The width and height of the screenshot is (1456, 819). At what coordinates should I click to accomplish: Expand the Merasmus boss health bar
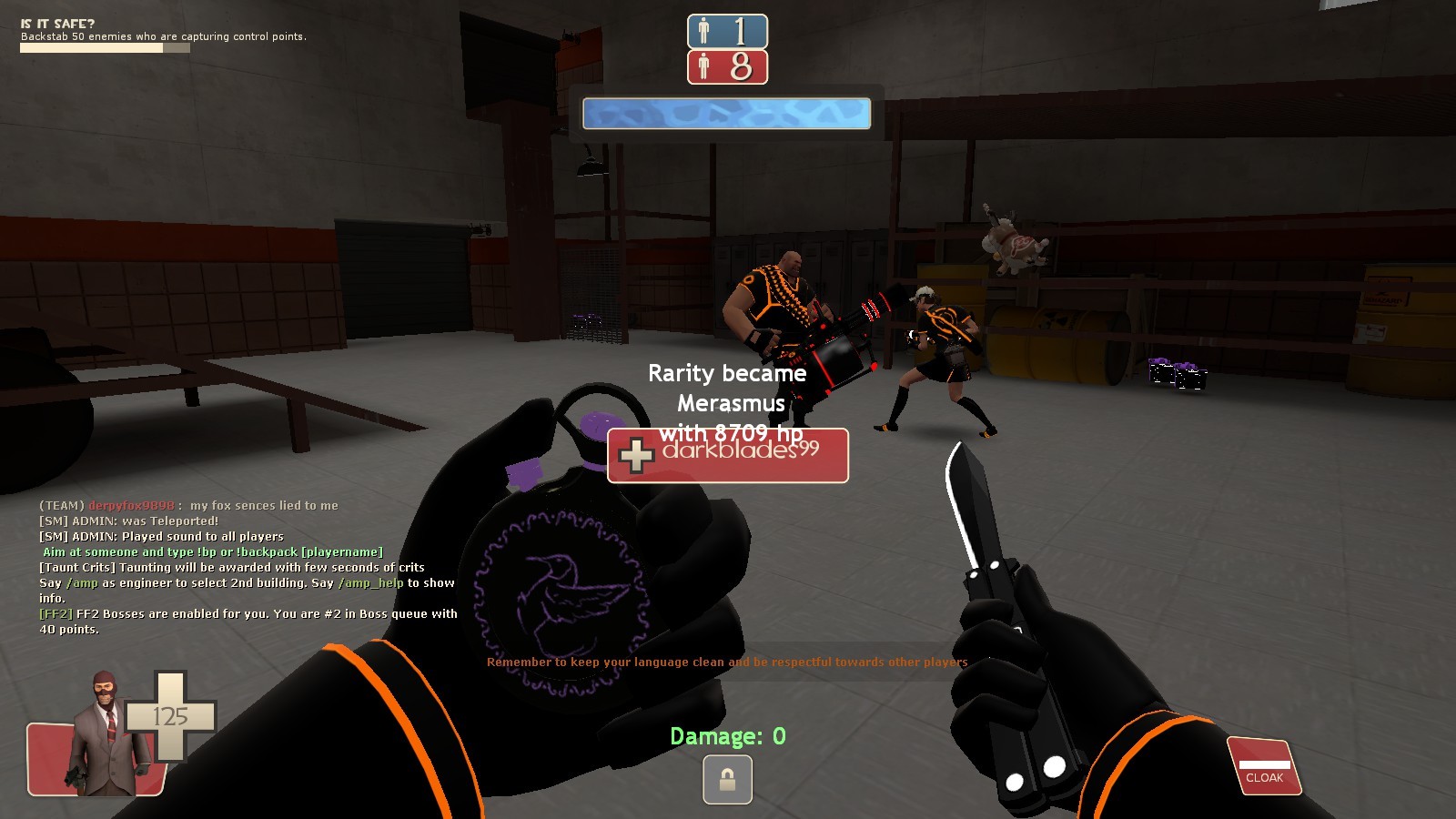[x=725, y=114]
